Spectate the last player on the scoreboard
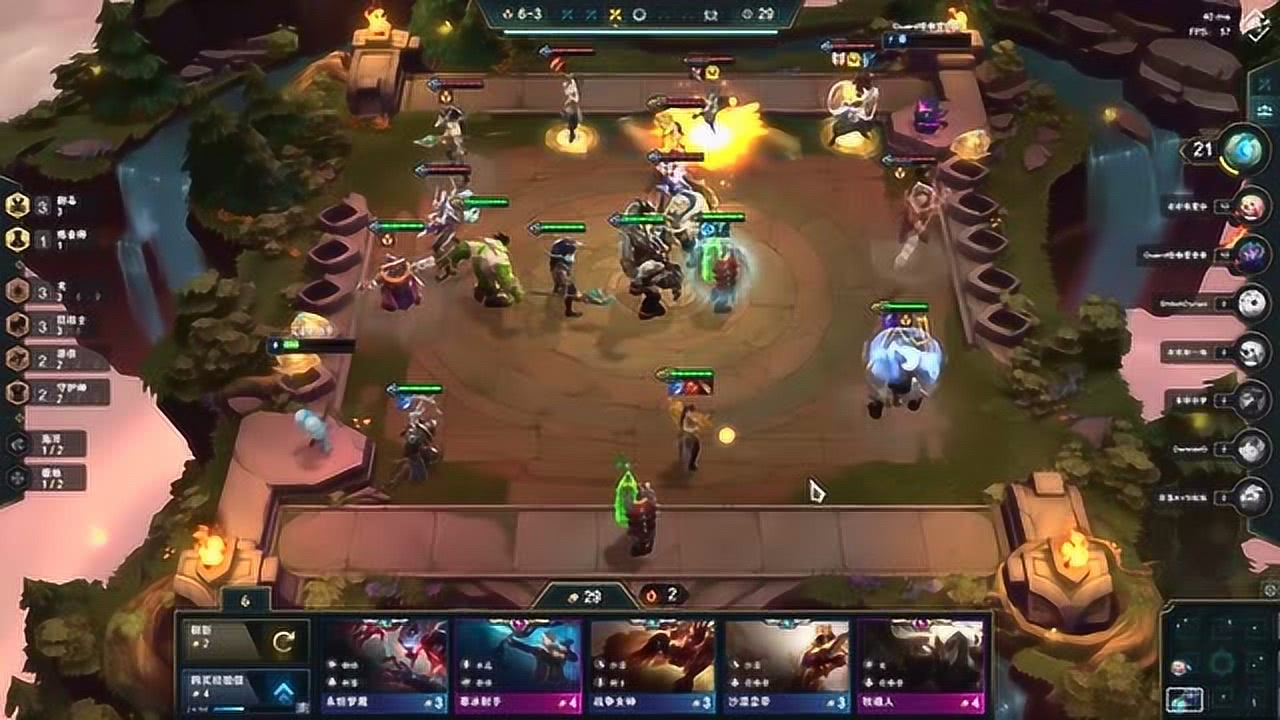1280x720 pixels. click(x=1250, y=496)
